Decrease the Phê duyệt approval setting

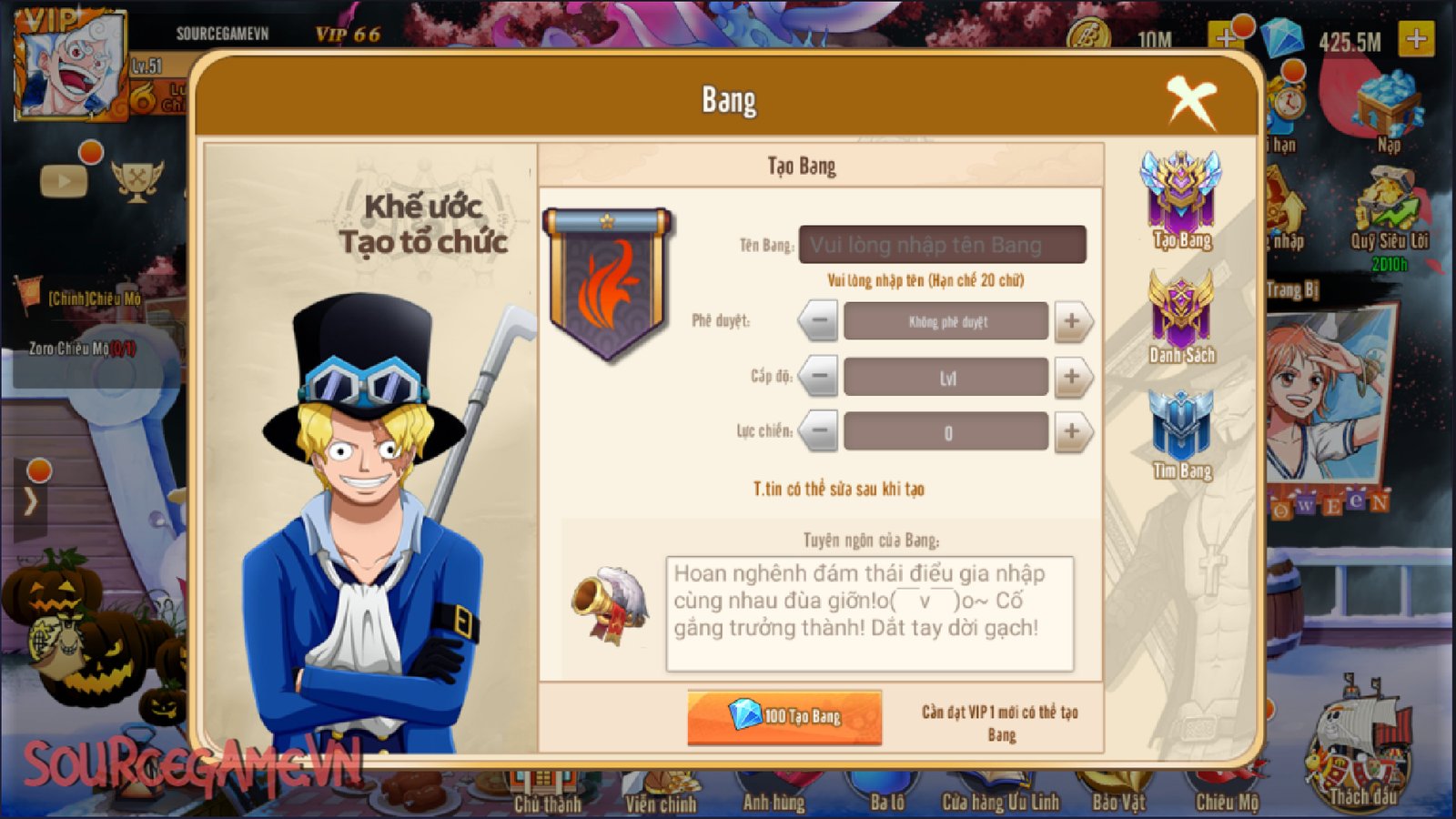[819, 321]
